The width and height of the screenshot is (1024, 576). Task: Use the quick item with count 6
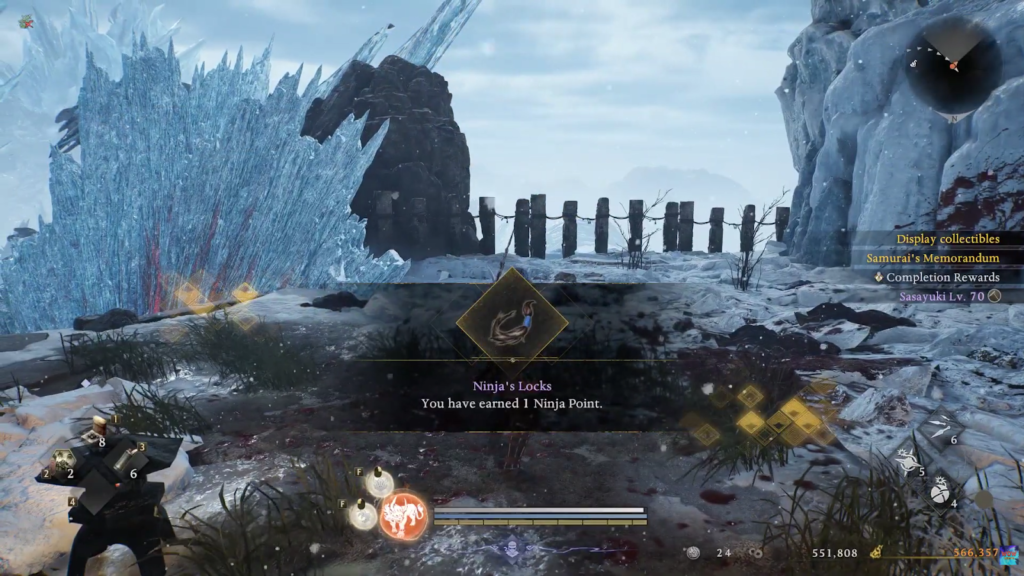123,462
